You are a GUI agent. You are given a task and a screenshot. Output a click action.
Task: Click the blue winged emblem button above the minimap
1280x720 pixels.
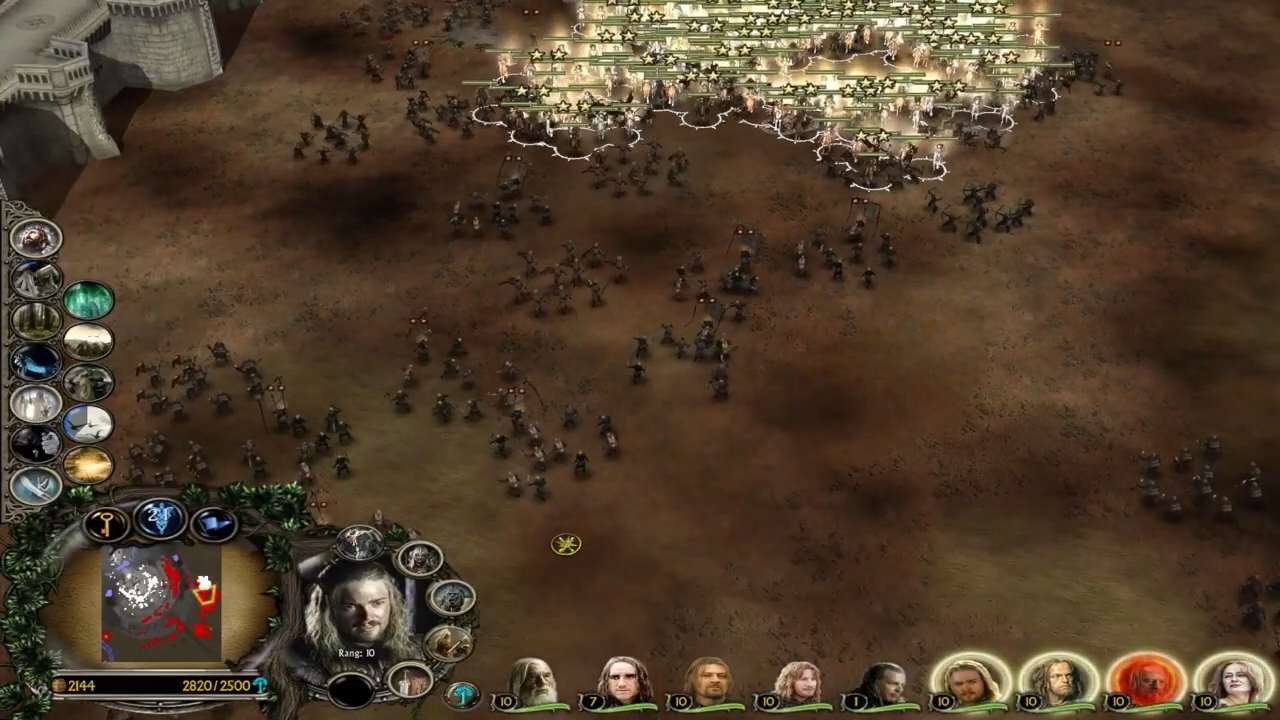click(160, 518)
